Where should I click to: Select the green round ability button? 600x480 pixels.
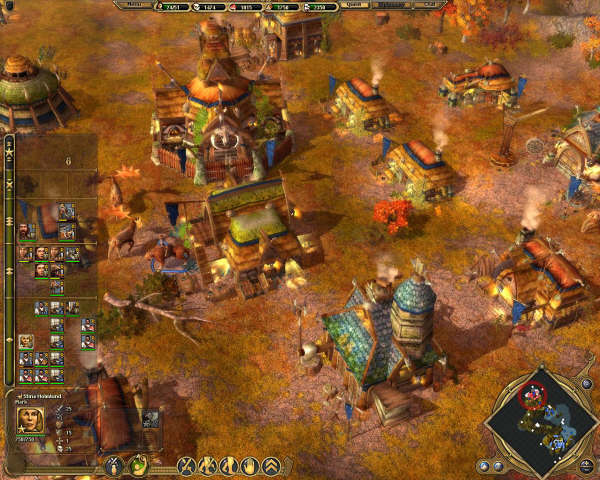(x=138, y=465)
